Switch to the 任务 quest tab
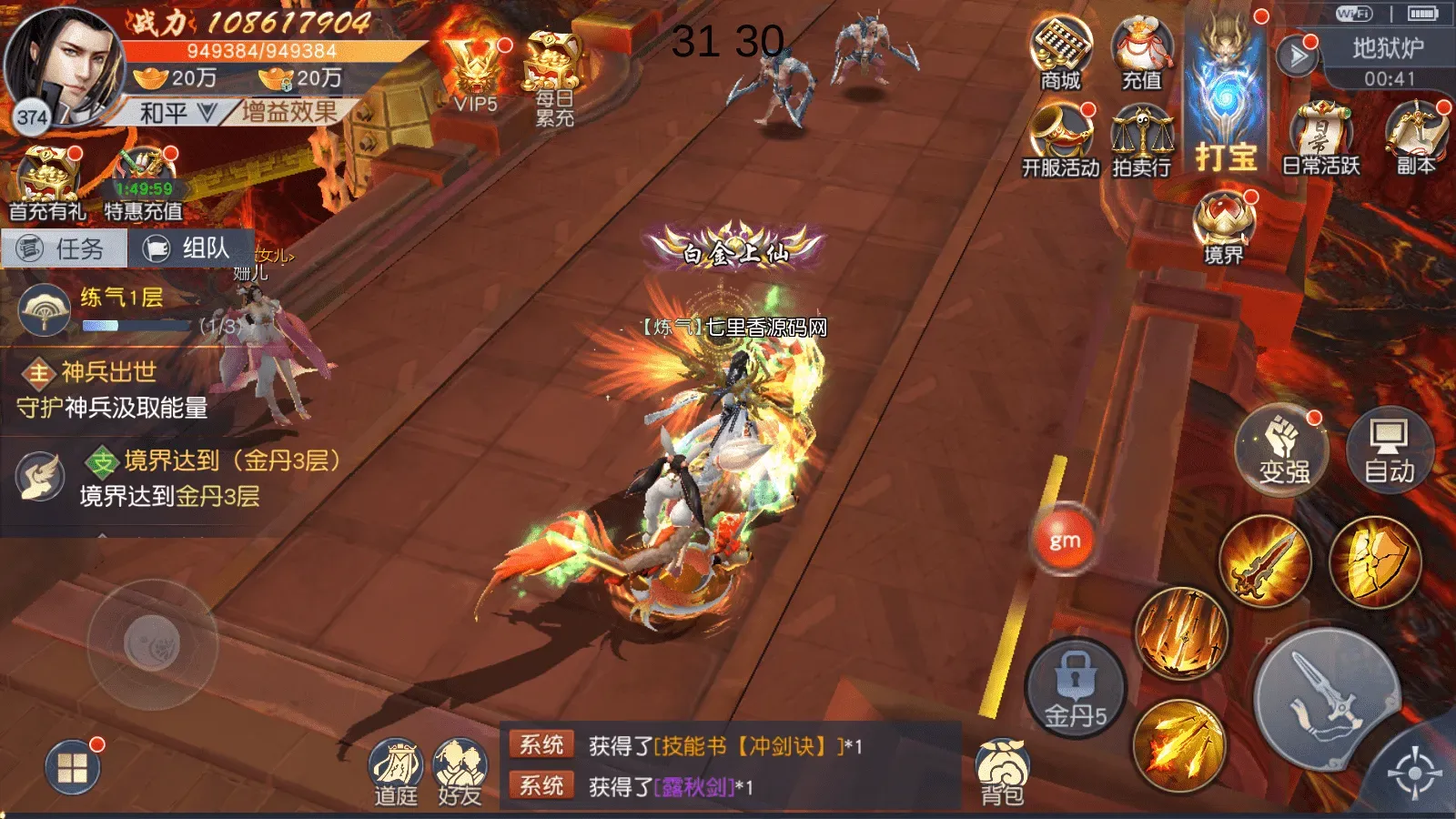1456x819 pixels. (x=64, y=248)
